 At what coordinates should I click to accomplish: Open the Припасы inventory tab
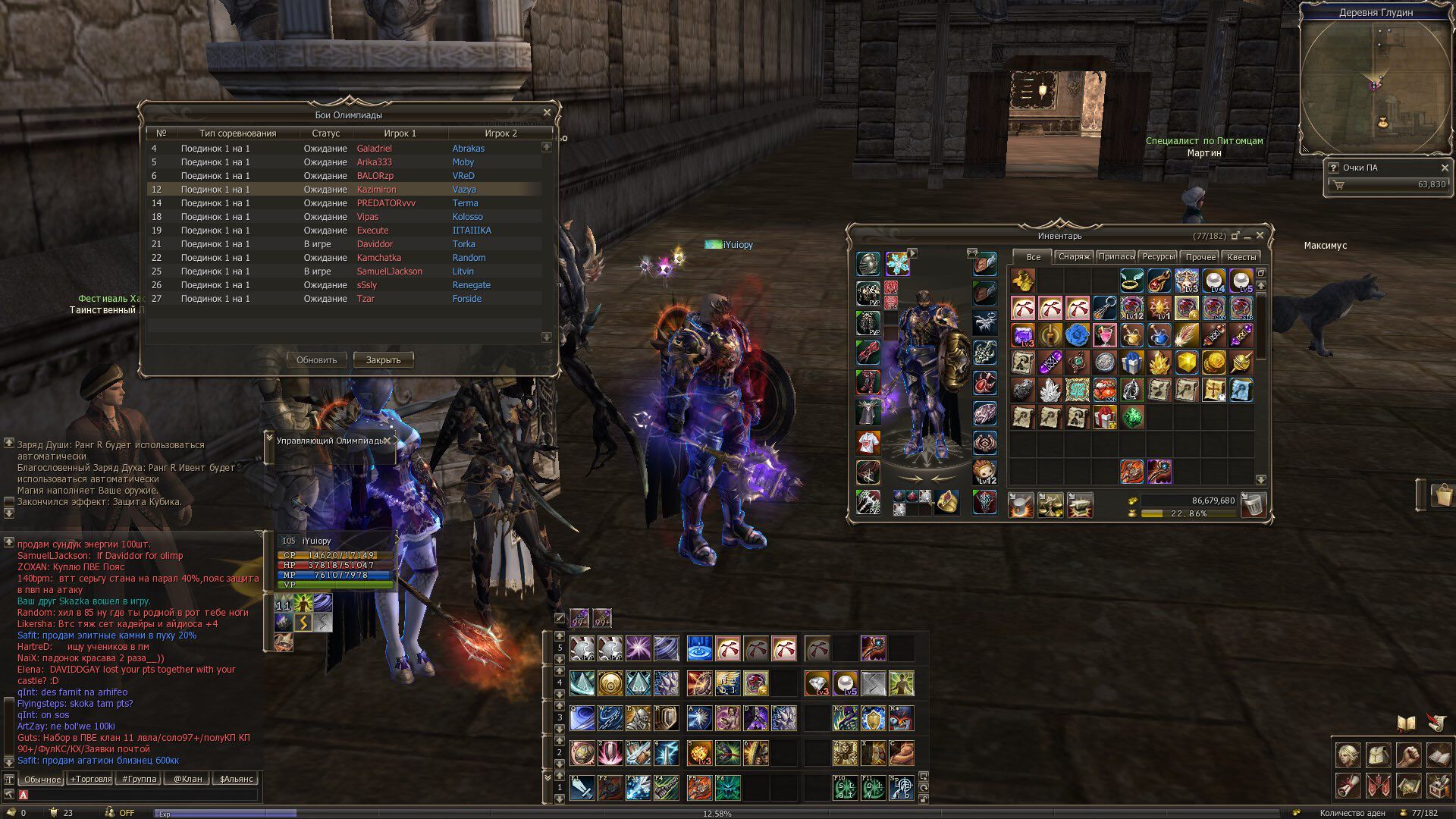1116,257
